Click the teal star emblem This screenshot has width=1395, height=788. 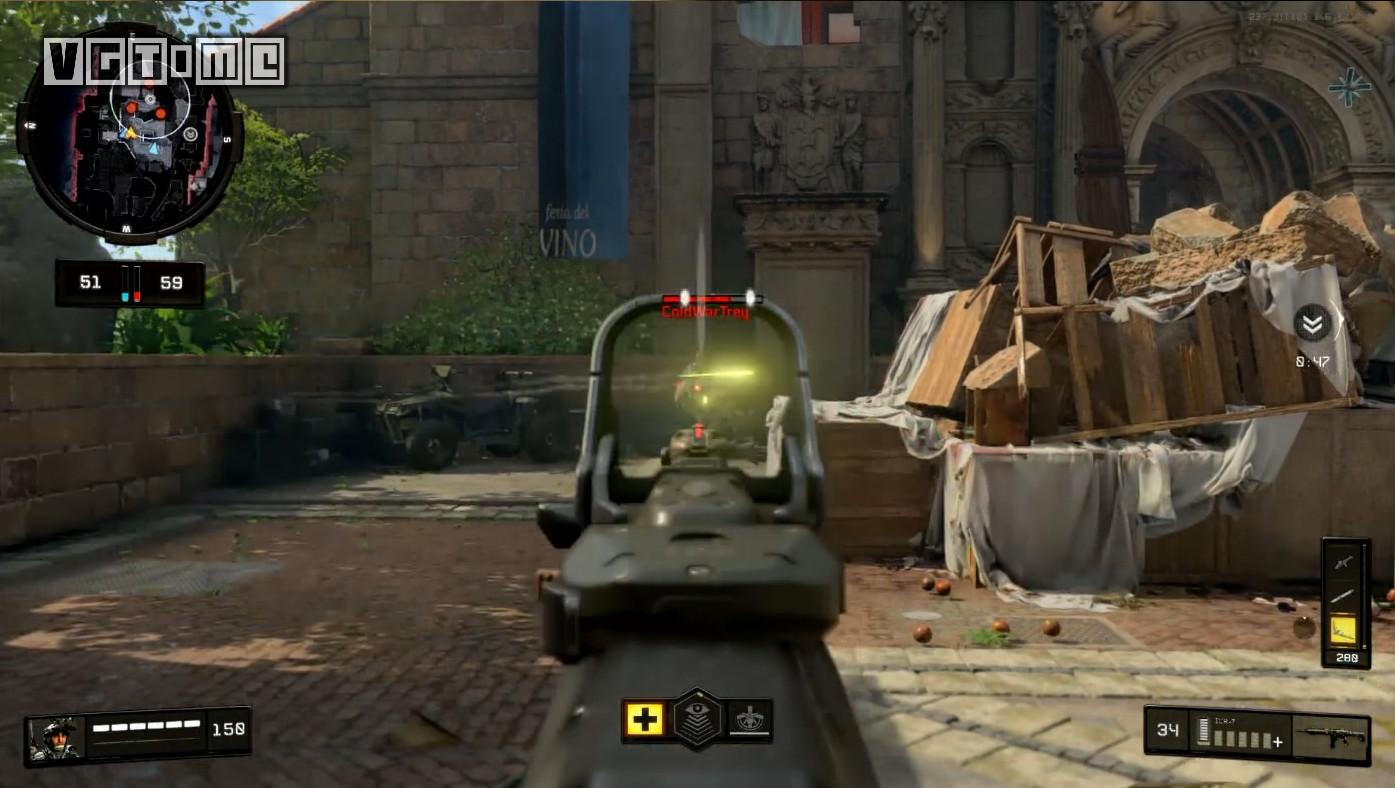1349,87
